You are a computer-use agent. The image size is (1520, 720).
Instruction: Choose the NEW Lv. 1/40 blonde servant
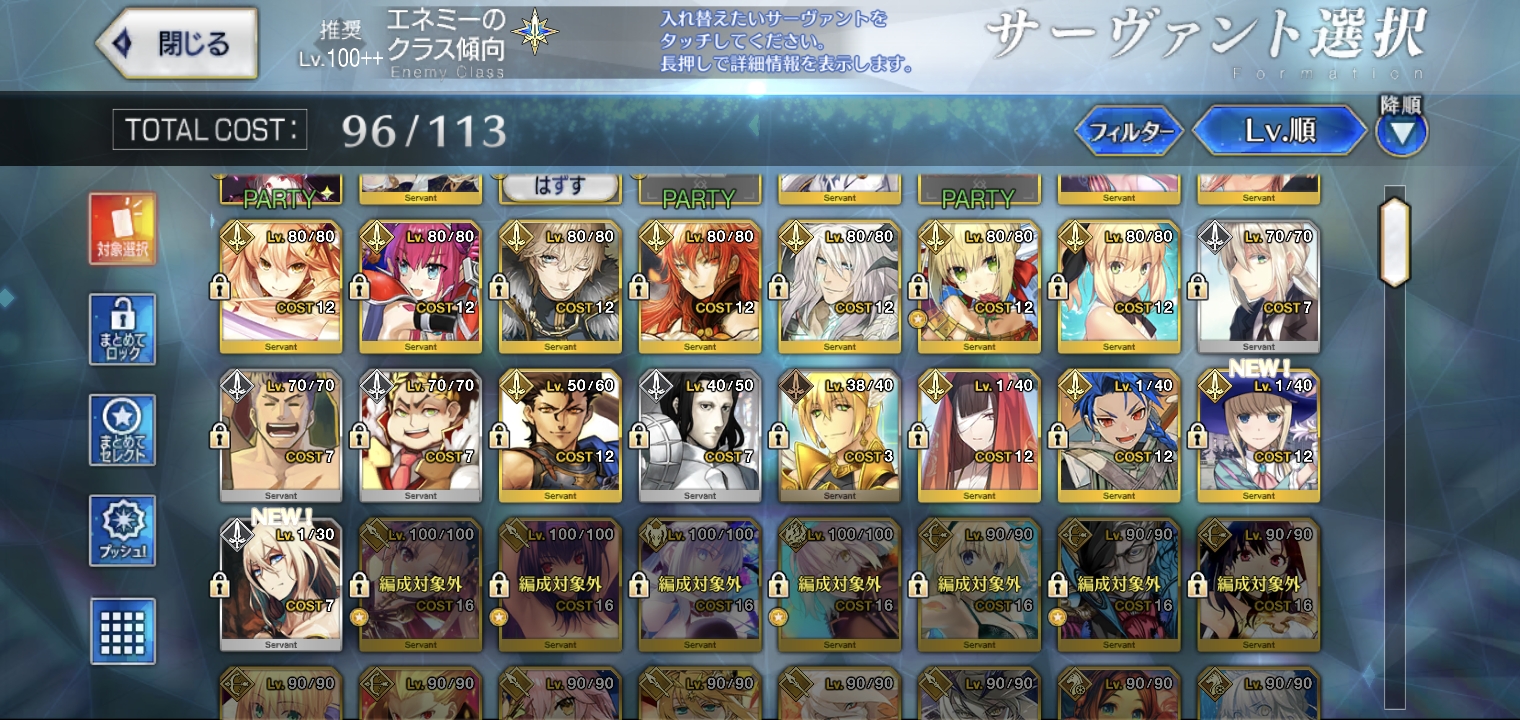tap(1258, 436)
